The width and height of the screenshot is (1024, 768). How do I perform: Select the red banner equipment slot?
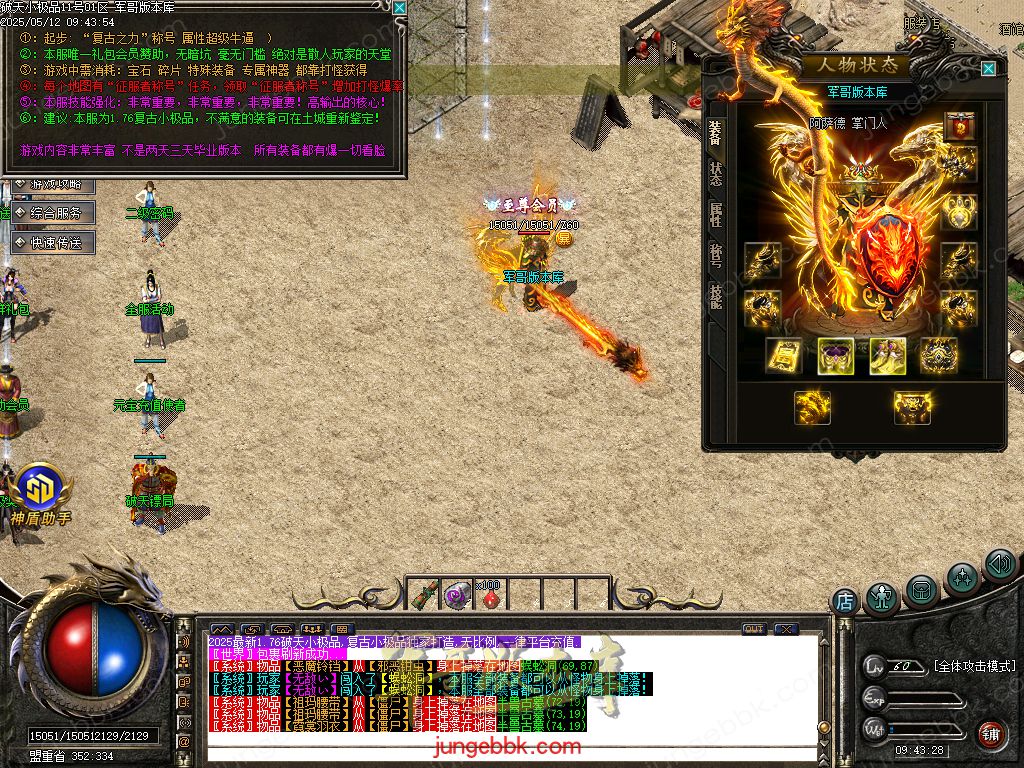coord(959,127)
